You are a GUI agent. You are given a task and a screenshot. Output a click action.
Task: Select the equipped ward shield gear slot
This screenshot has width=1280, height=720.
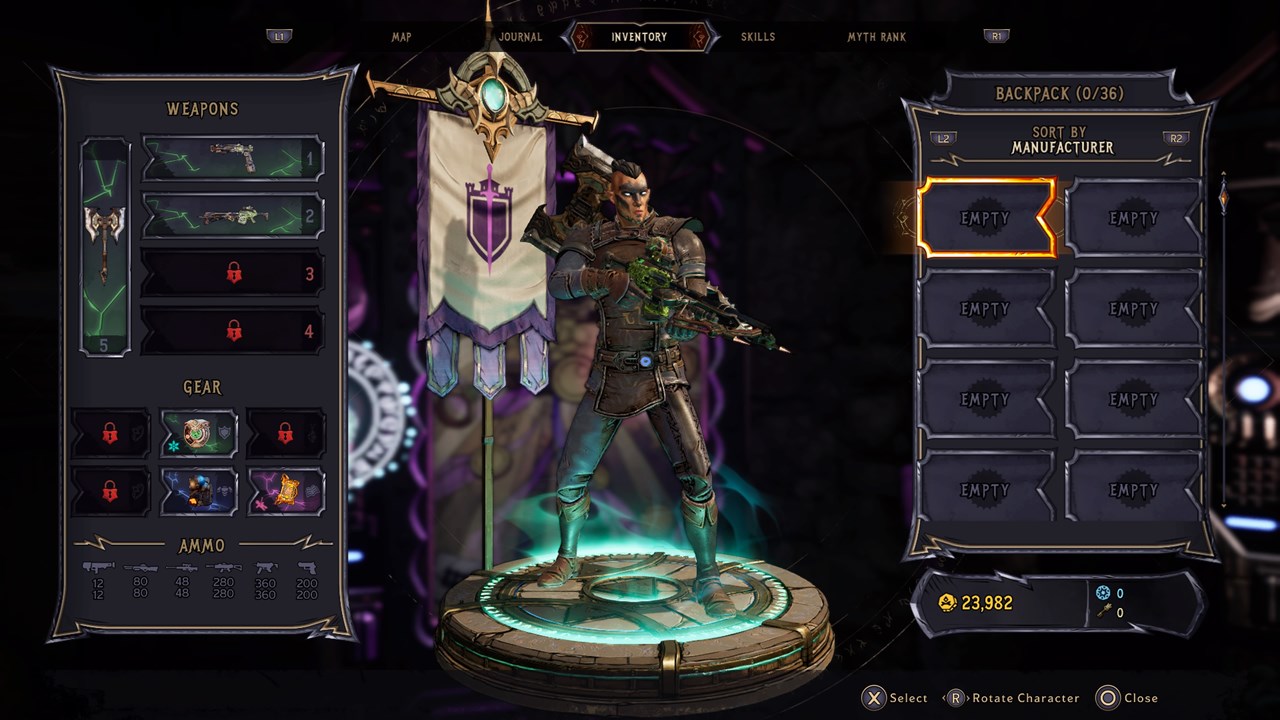click(199, 433)
